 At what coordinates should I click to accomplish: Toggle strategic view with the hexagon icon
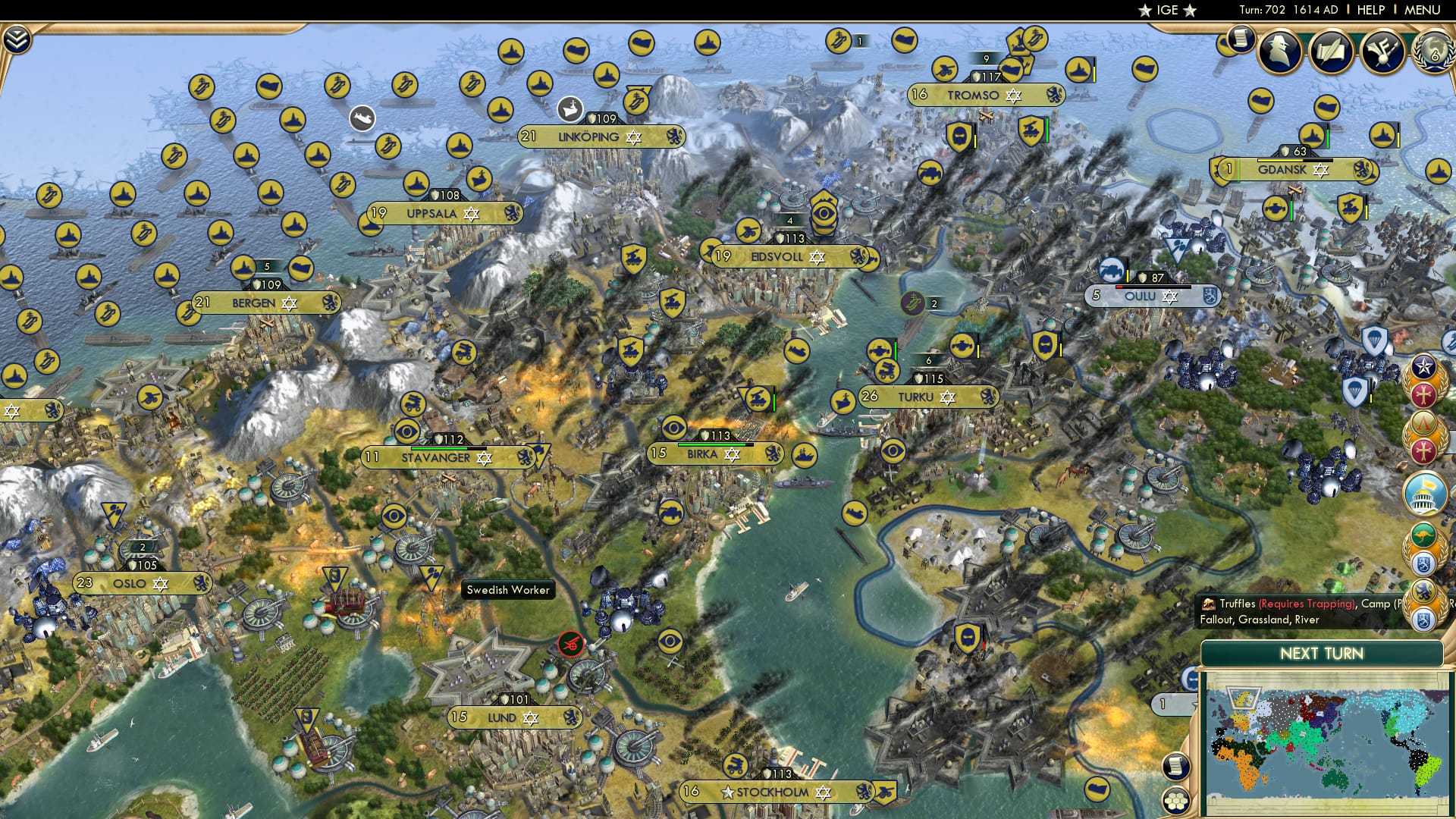(x=1175, y=801)
